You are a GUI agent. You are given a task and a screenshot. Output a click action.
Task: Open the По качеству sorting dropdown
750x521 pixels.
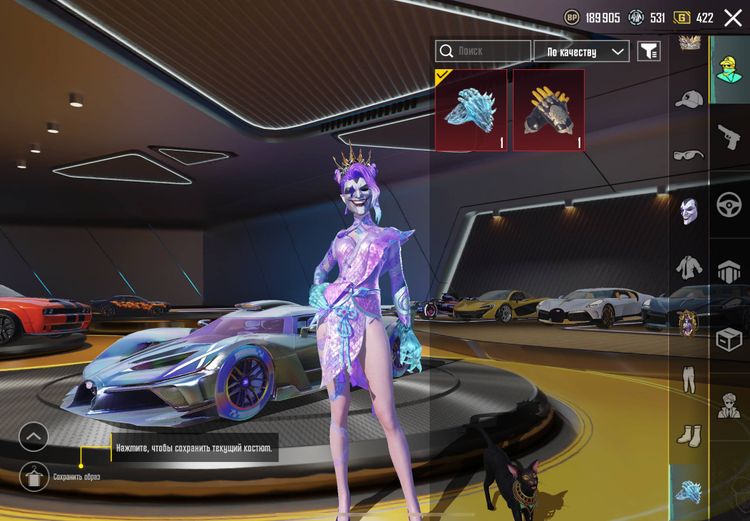point(582,51)
